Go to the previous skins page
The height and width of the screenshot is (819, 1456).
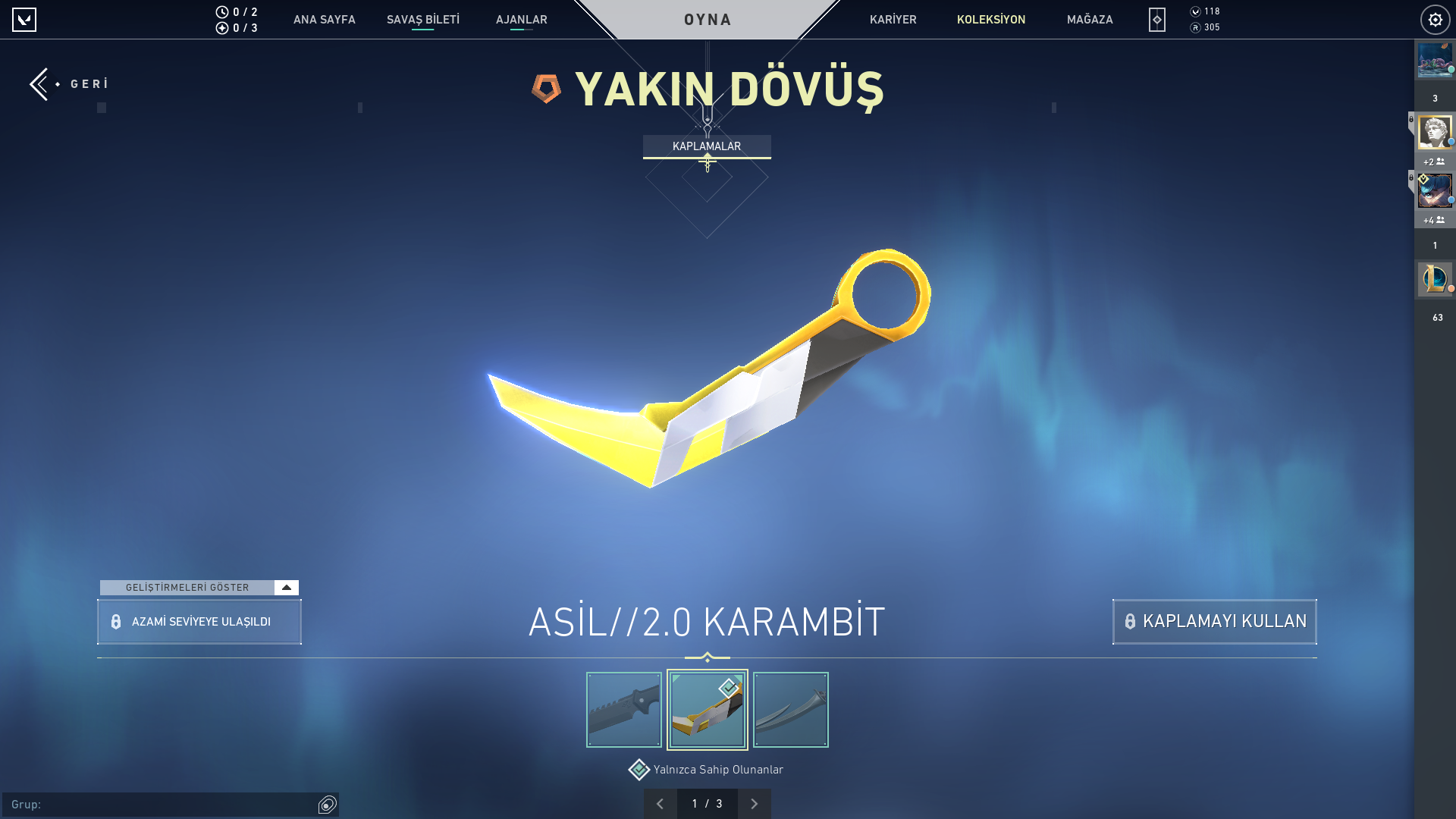[661, 802]
